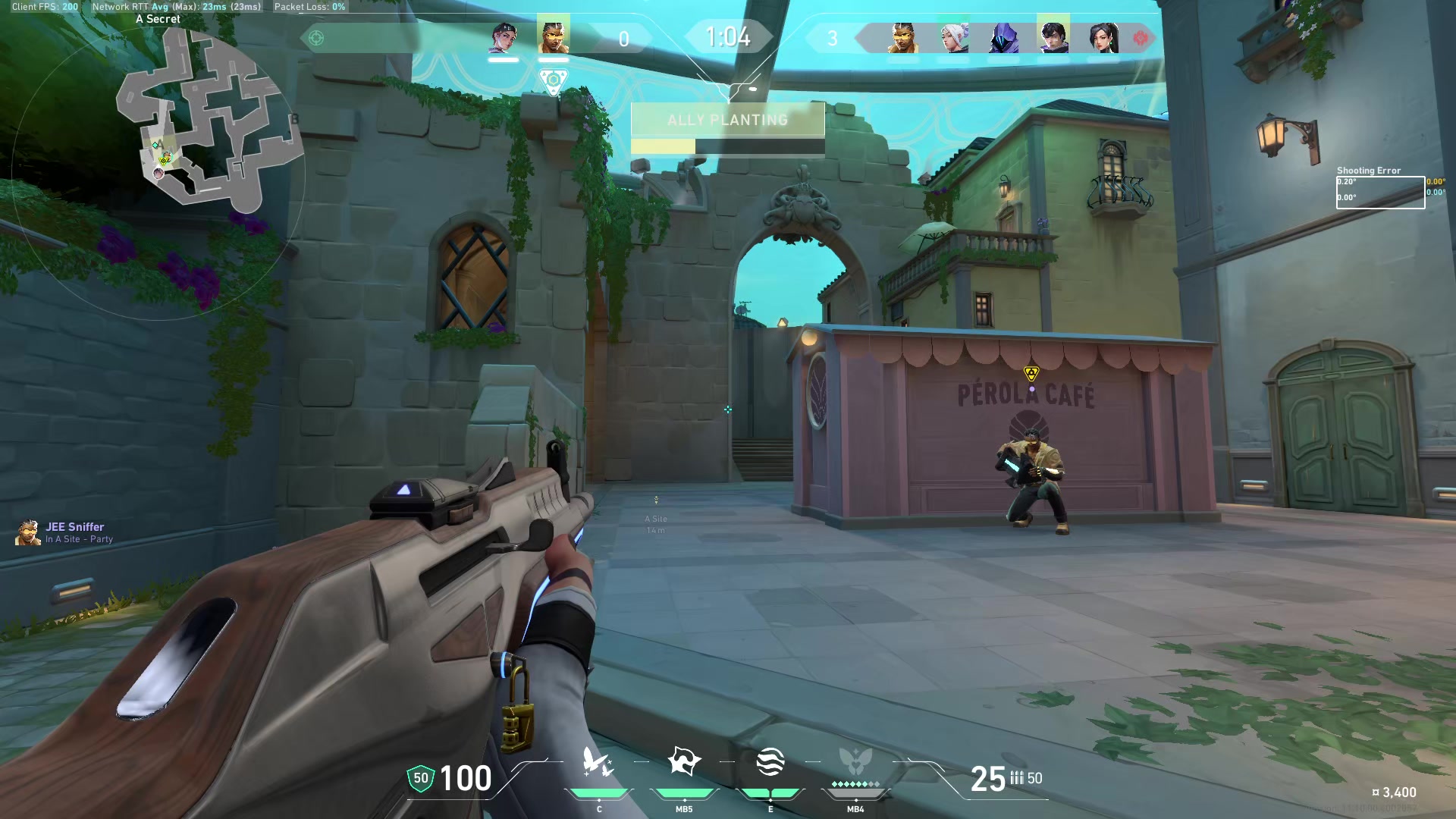Activate the C ability icon
1456x819 pixels.
click(598, 763)
